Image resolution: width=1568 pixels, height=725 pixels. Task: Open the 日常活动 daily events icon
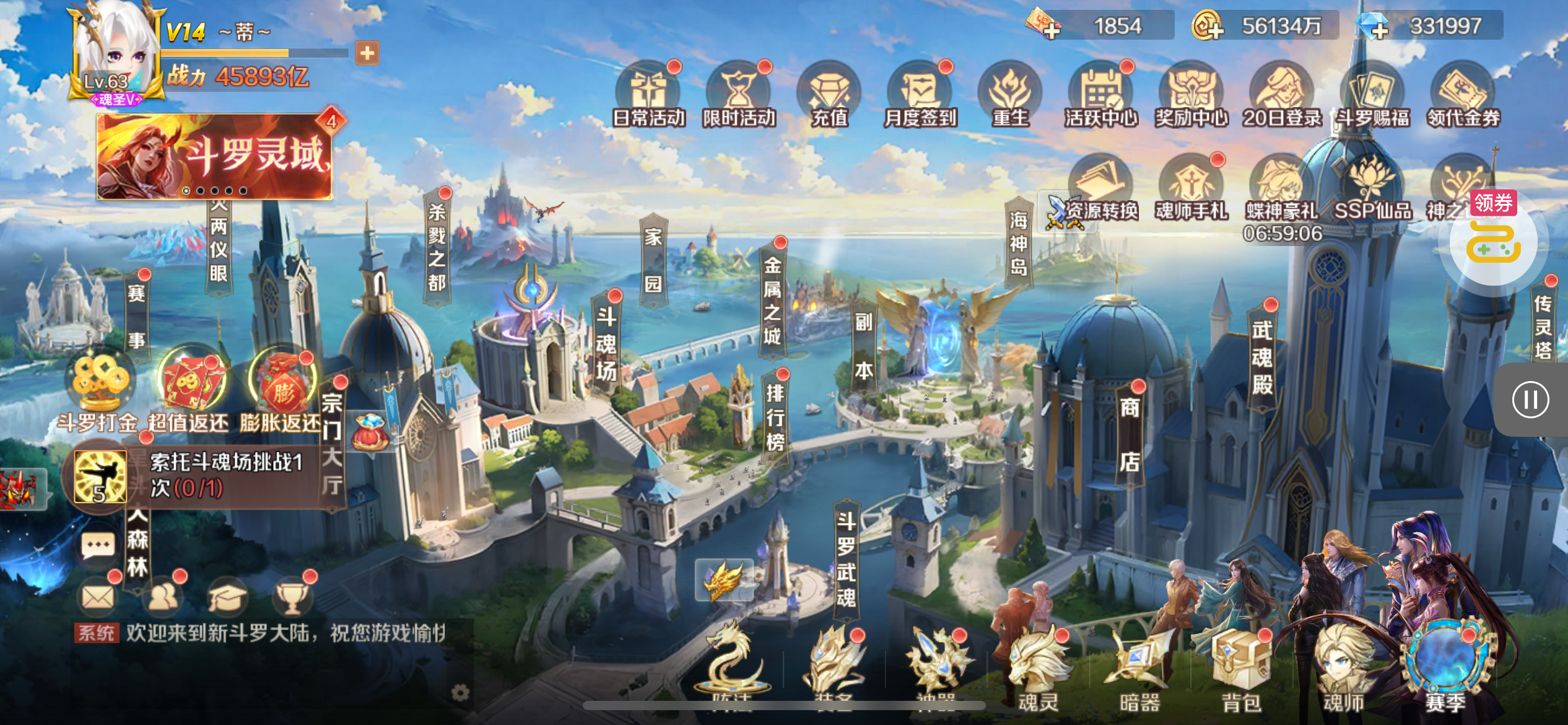pos(648,94)
